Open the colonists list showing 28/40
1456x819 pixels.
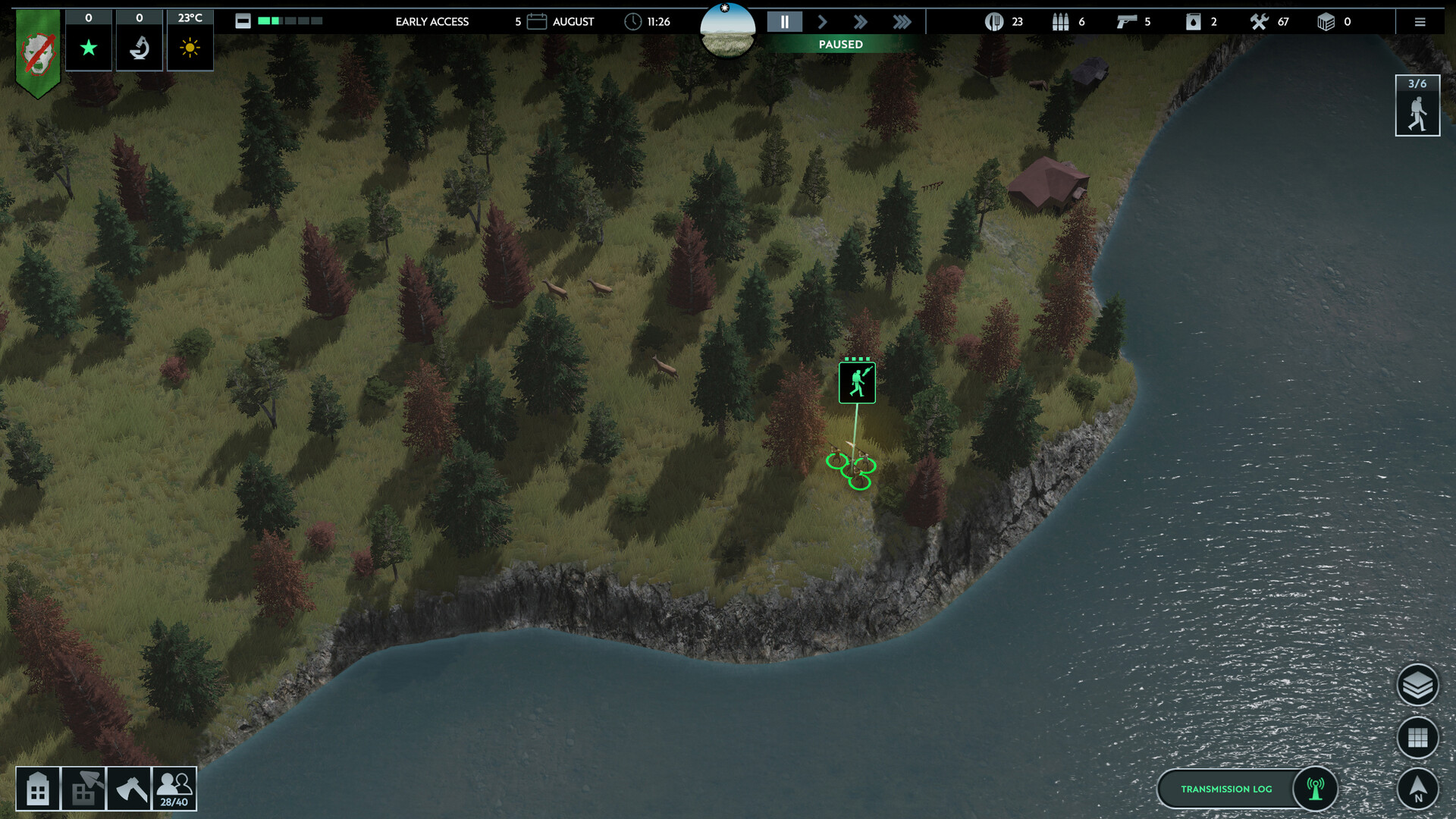[174, 789]
